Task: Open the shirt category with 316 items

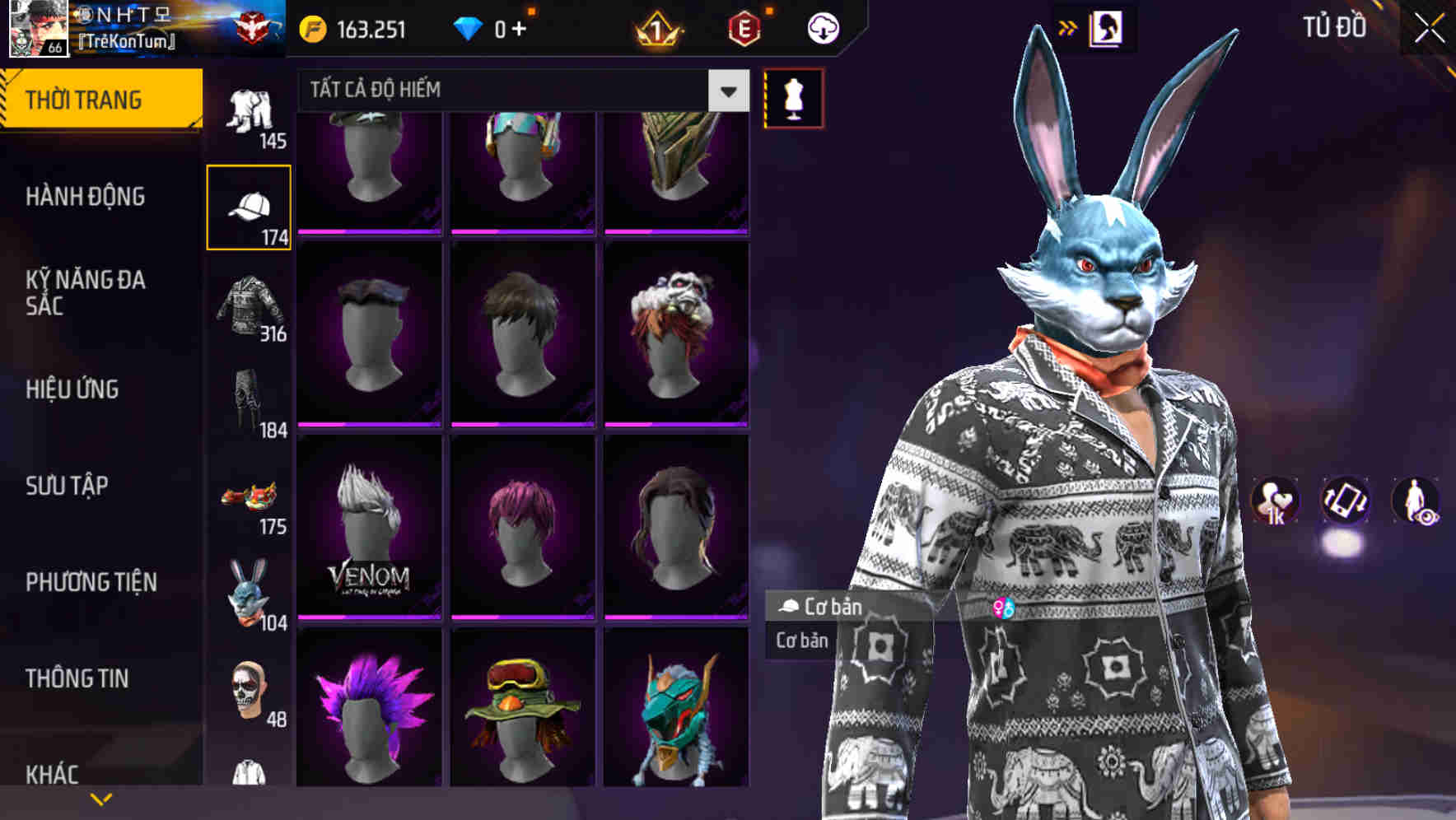Action: [x=249, y=305]
